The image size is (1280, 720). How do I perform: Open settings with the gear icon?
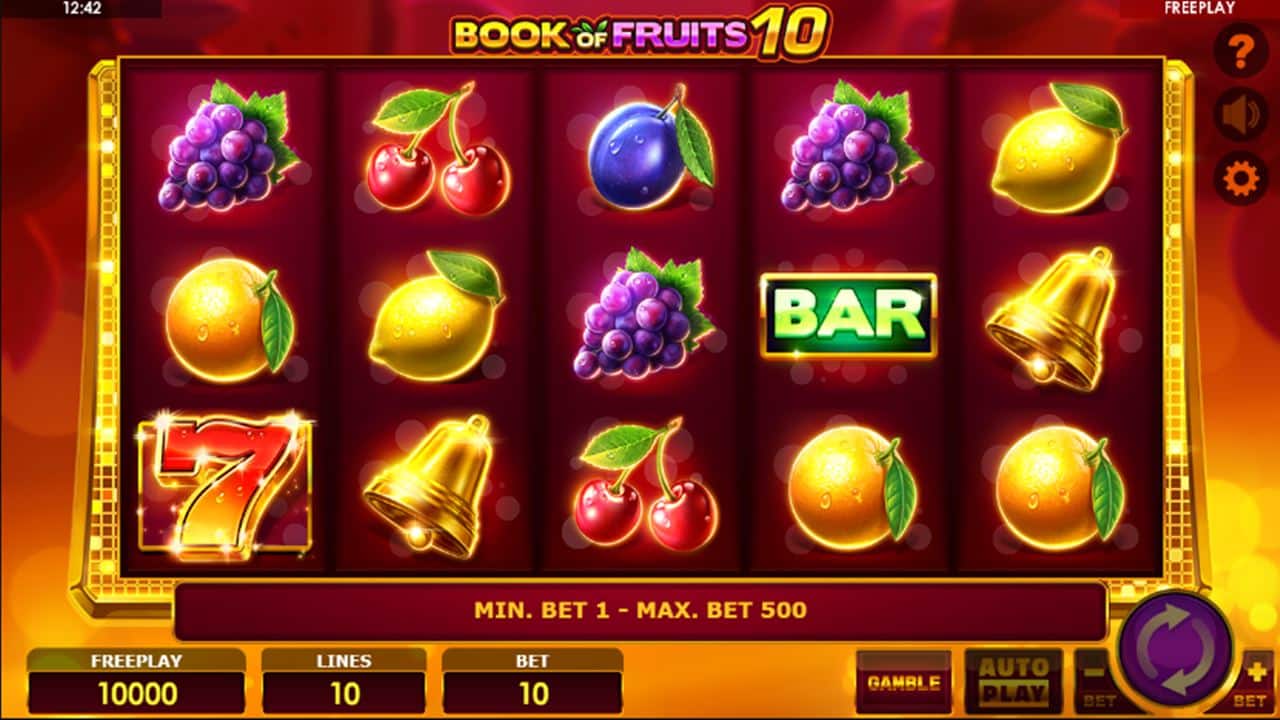(1241, 180)
